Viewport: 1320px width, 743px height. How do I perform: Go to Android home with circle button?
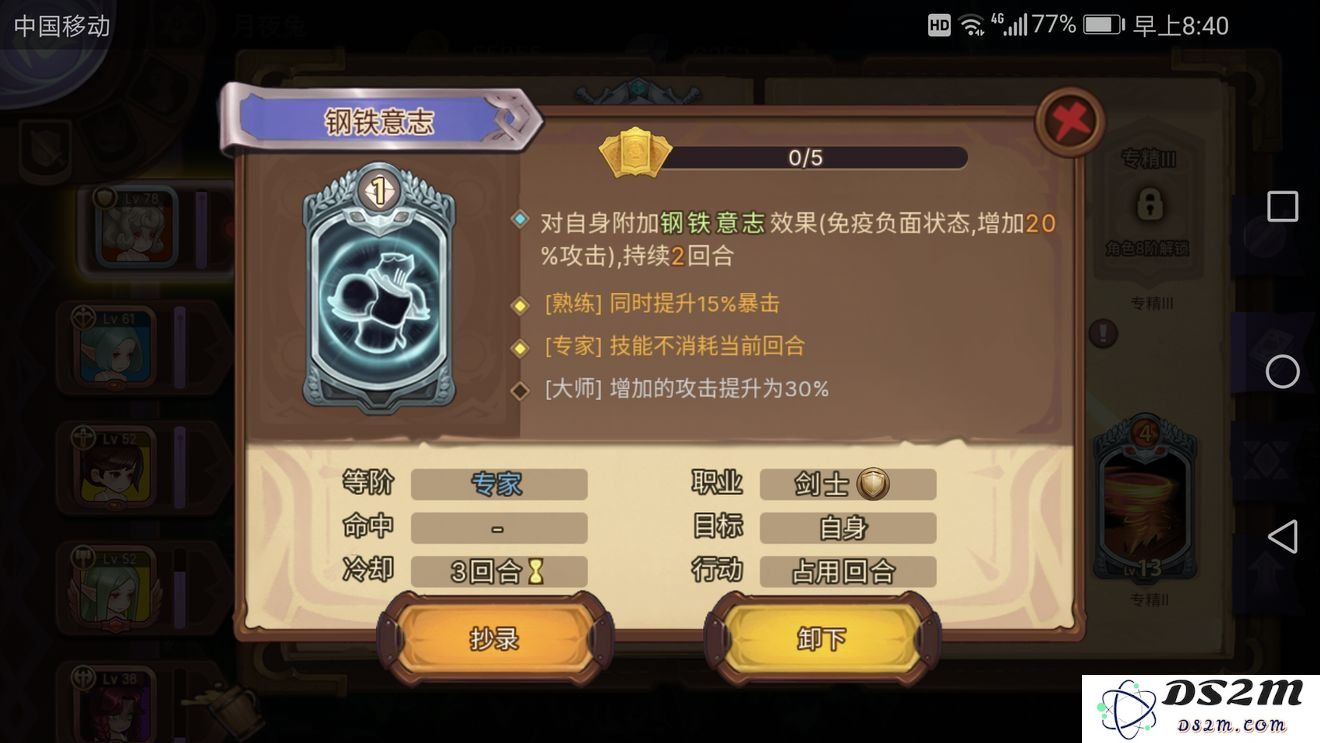[1282, 372]
